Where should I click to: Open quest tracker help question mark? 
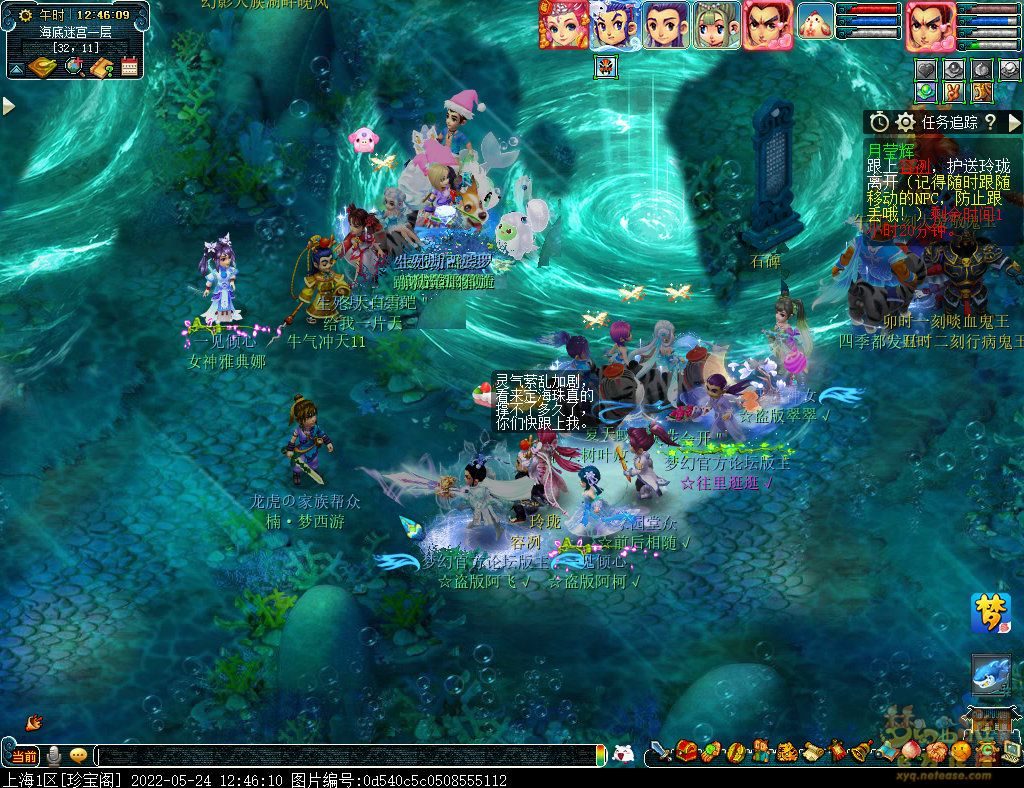click(990, 122)
